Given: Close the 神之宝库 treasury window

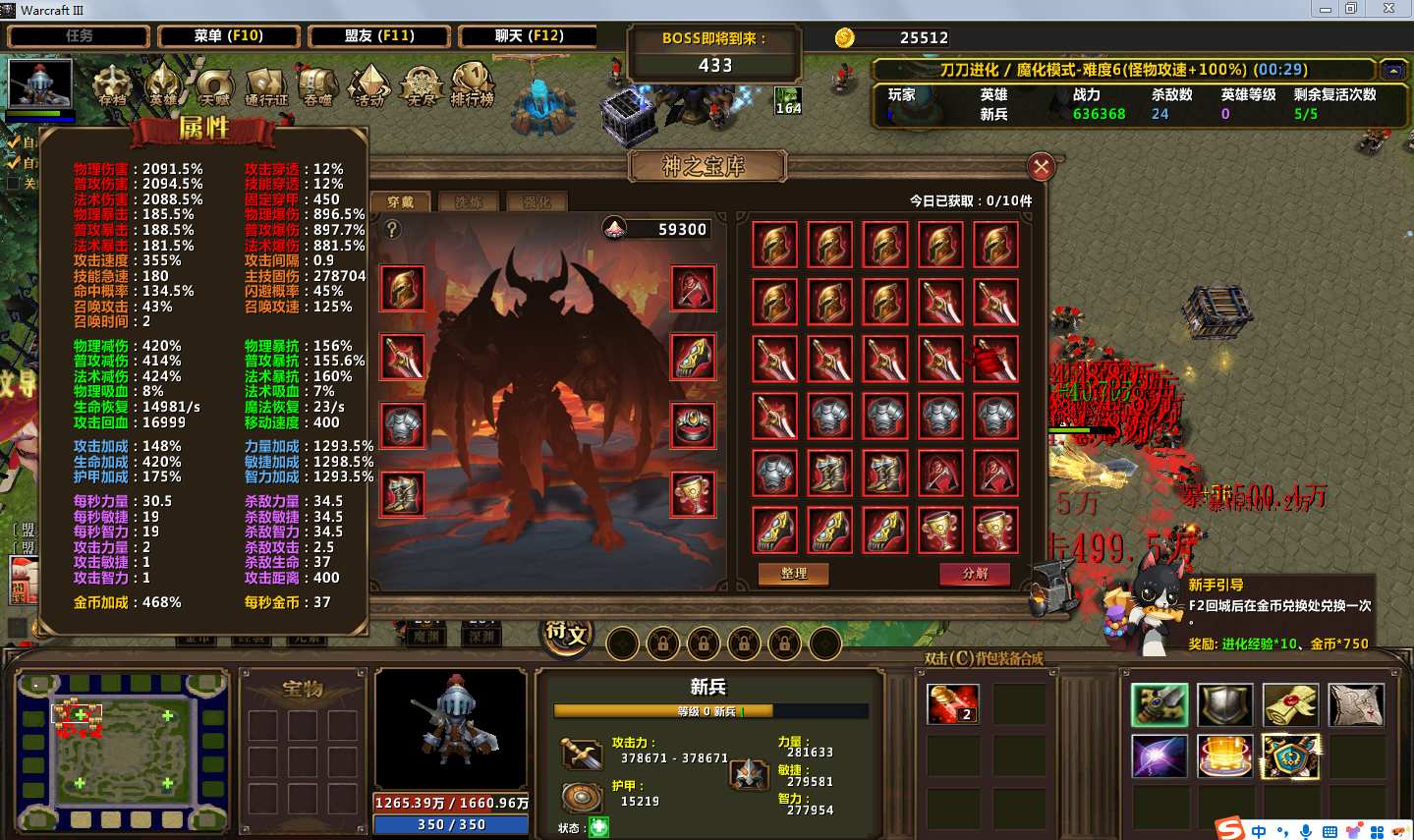Looking at the screenshot, I should click(x=1041, y=167).
